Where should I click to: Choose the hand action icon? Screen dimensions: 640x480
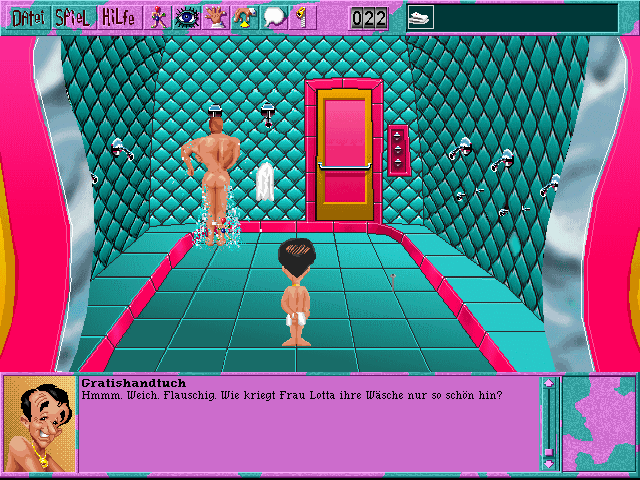click(x=216, y=17)
